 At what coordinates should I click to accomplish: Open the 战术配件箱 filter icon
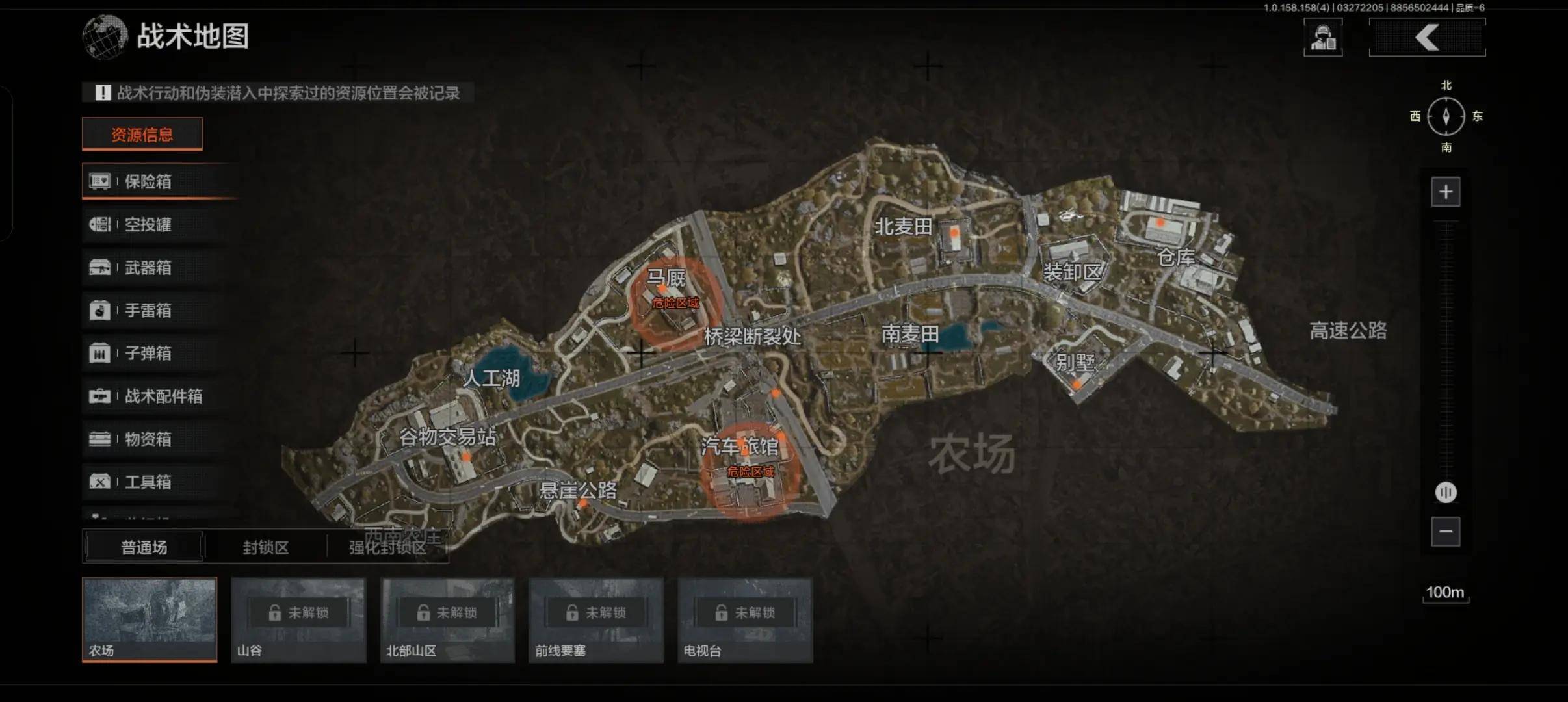coord(101,396)
